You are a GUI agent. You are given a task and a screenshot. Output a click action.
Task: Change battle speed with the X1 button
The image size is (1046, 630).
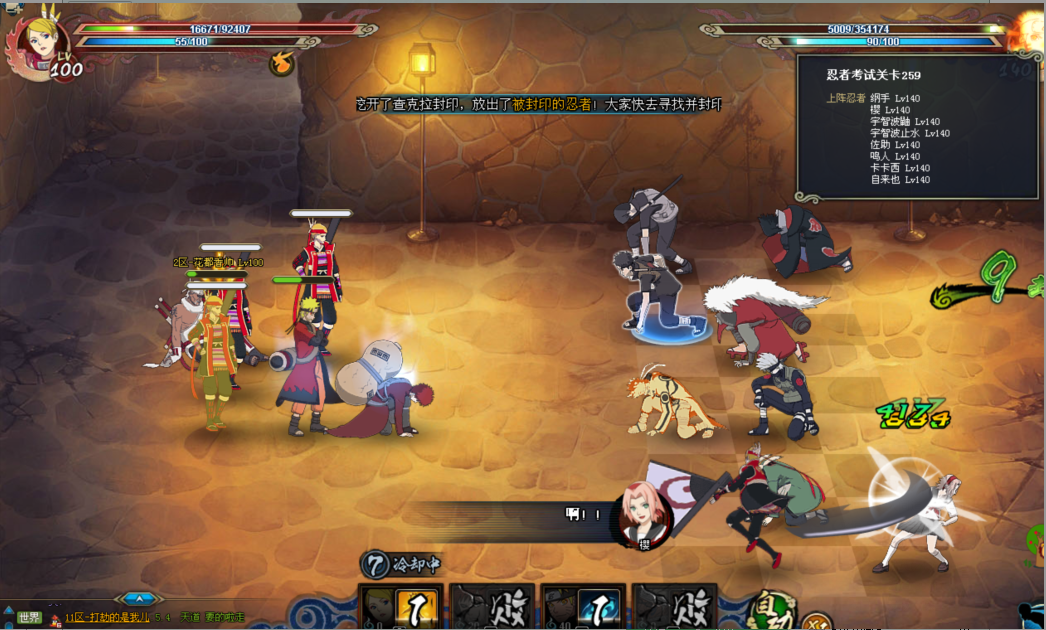pos(817,622)
